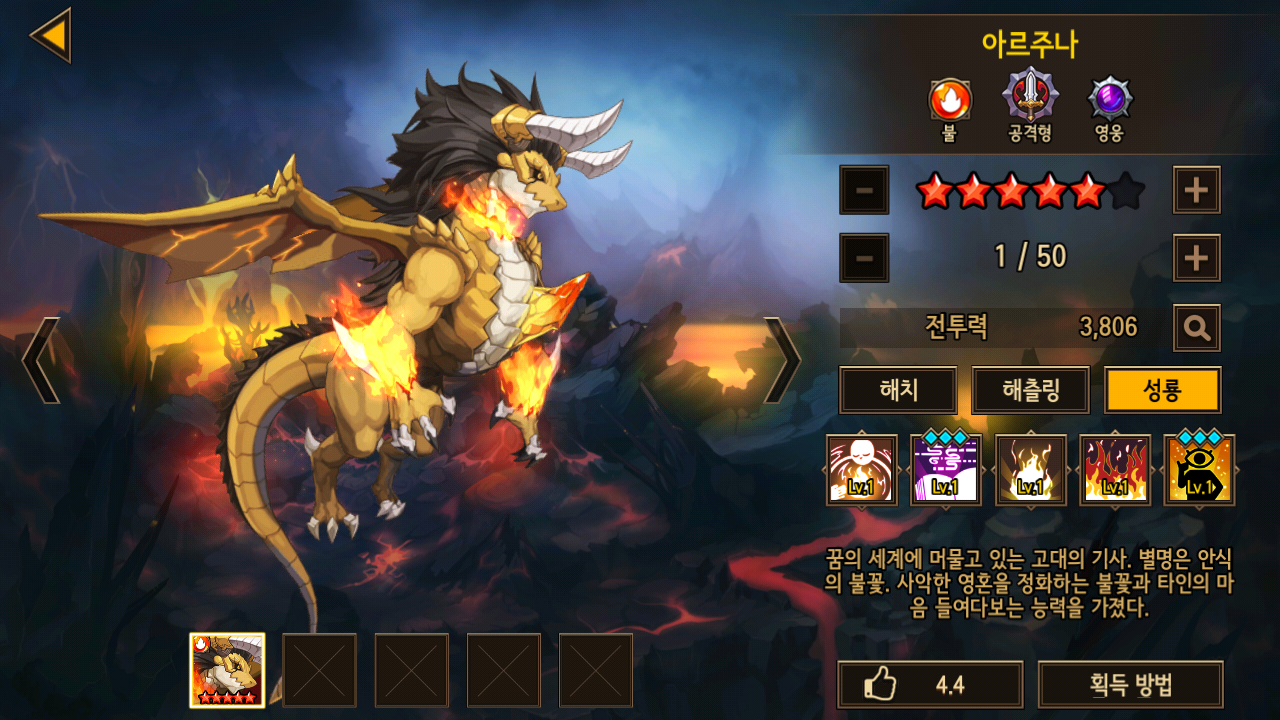View the yellow flame skill
The height and width of the screenshot is (720, 1280).
coord(1030,470)
